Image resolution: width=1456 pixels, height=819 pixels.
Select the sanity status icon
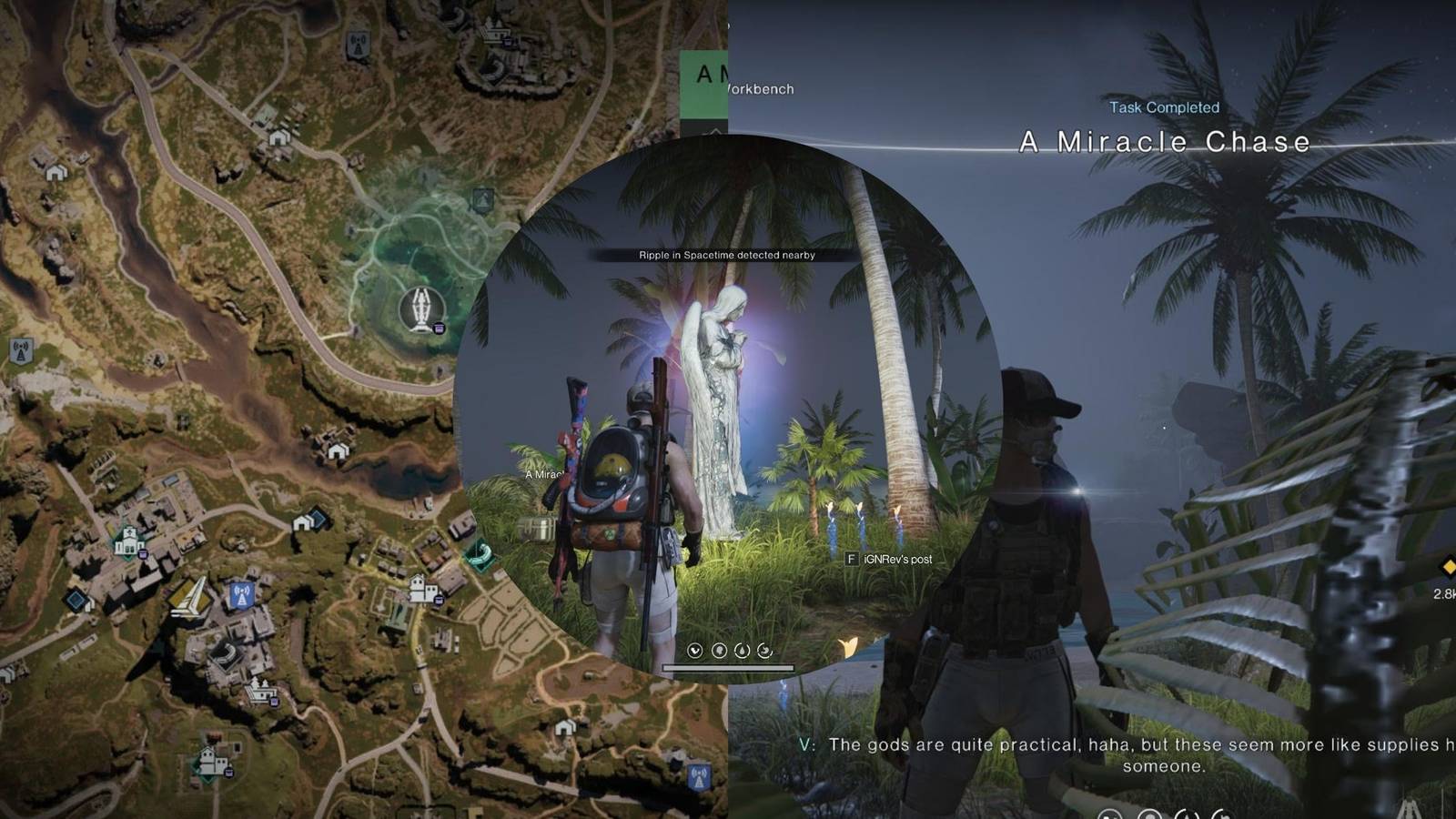(720, 652)
